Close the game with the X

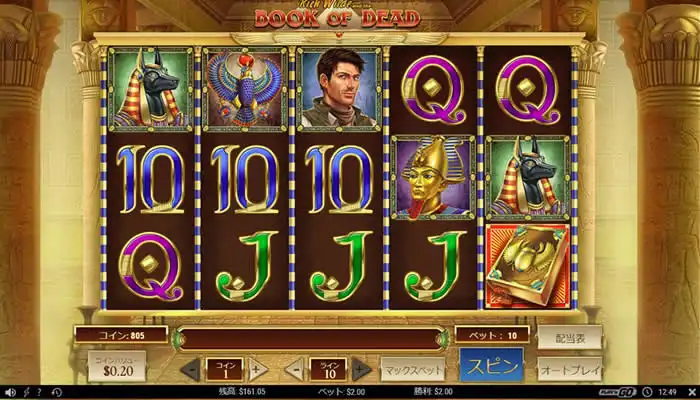click(689, 391)
